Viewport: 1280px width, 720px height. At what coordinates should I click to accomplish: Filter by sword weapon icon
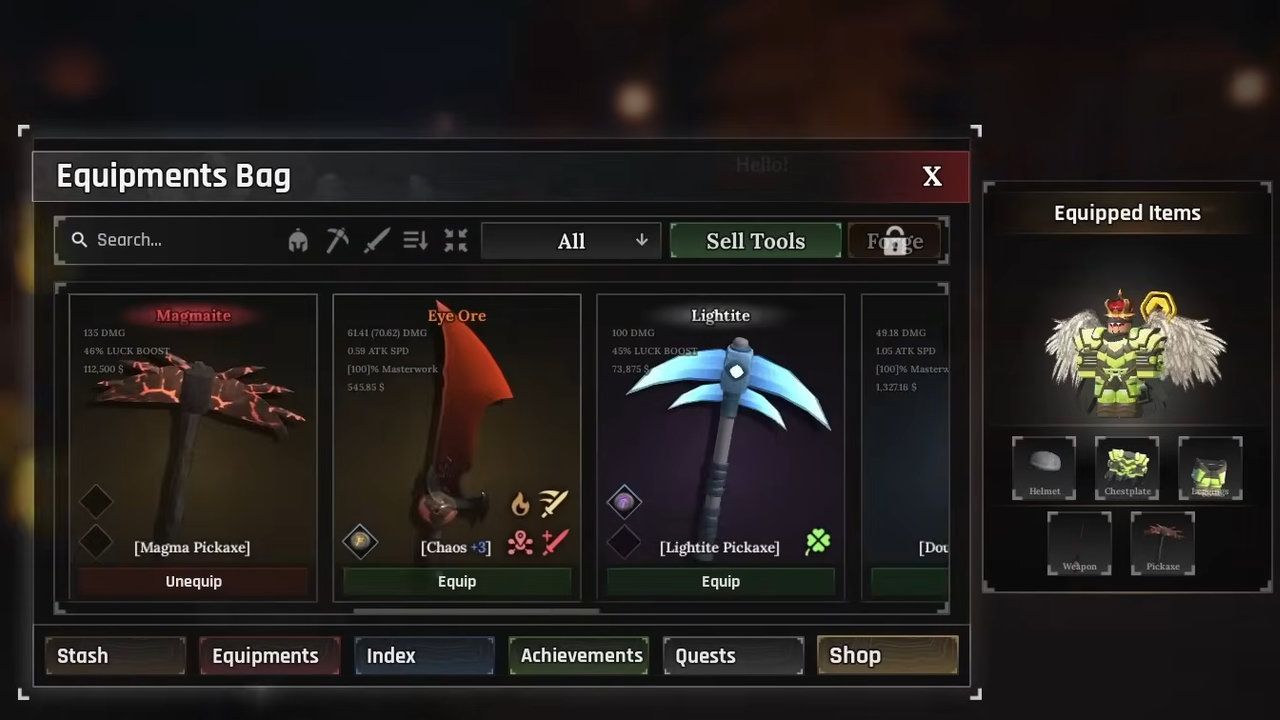377,241
